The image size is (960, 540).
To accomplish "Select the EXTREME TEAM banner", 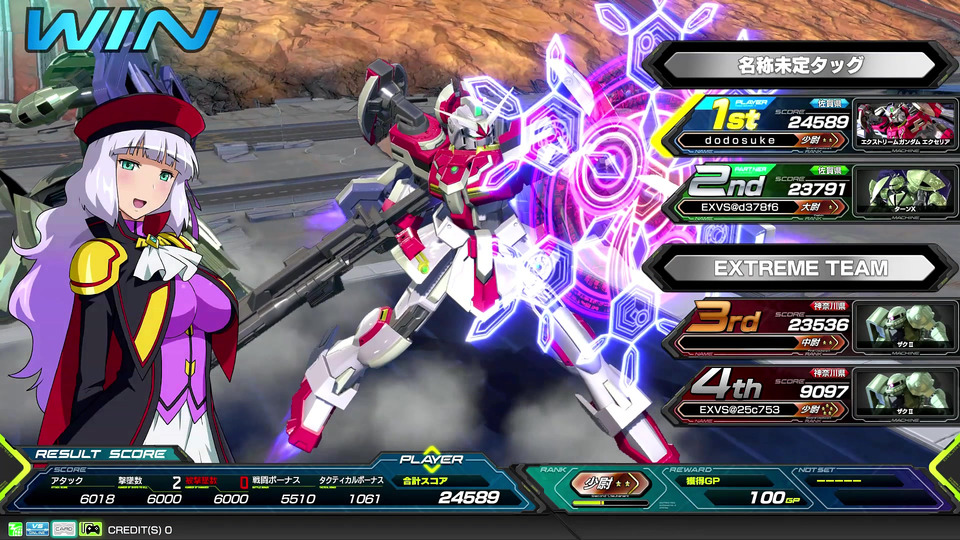I will (800, 268).
